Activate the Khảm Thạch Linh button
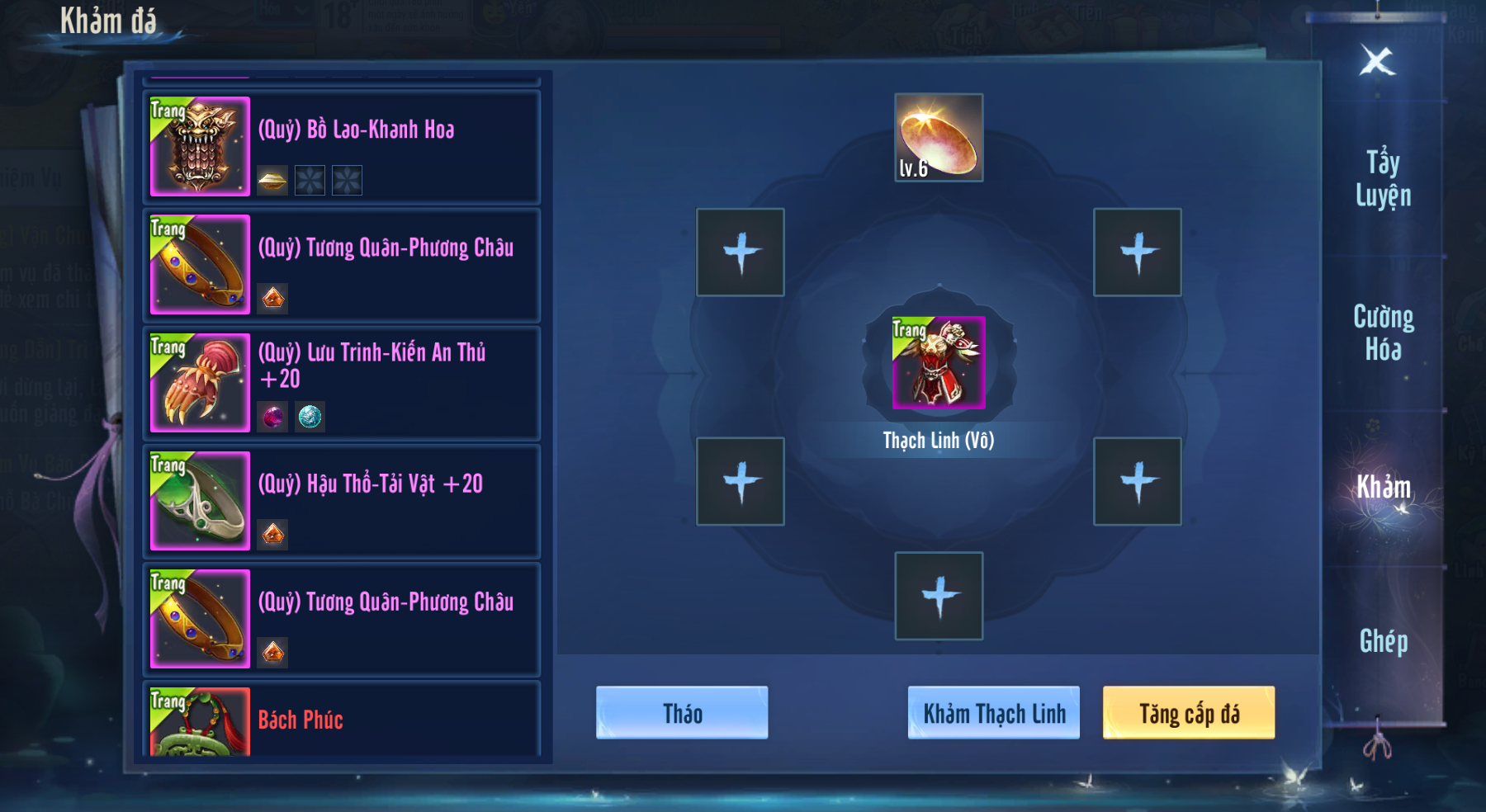1486x812 pixels. point(994,713)
